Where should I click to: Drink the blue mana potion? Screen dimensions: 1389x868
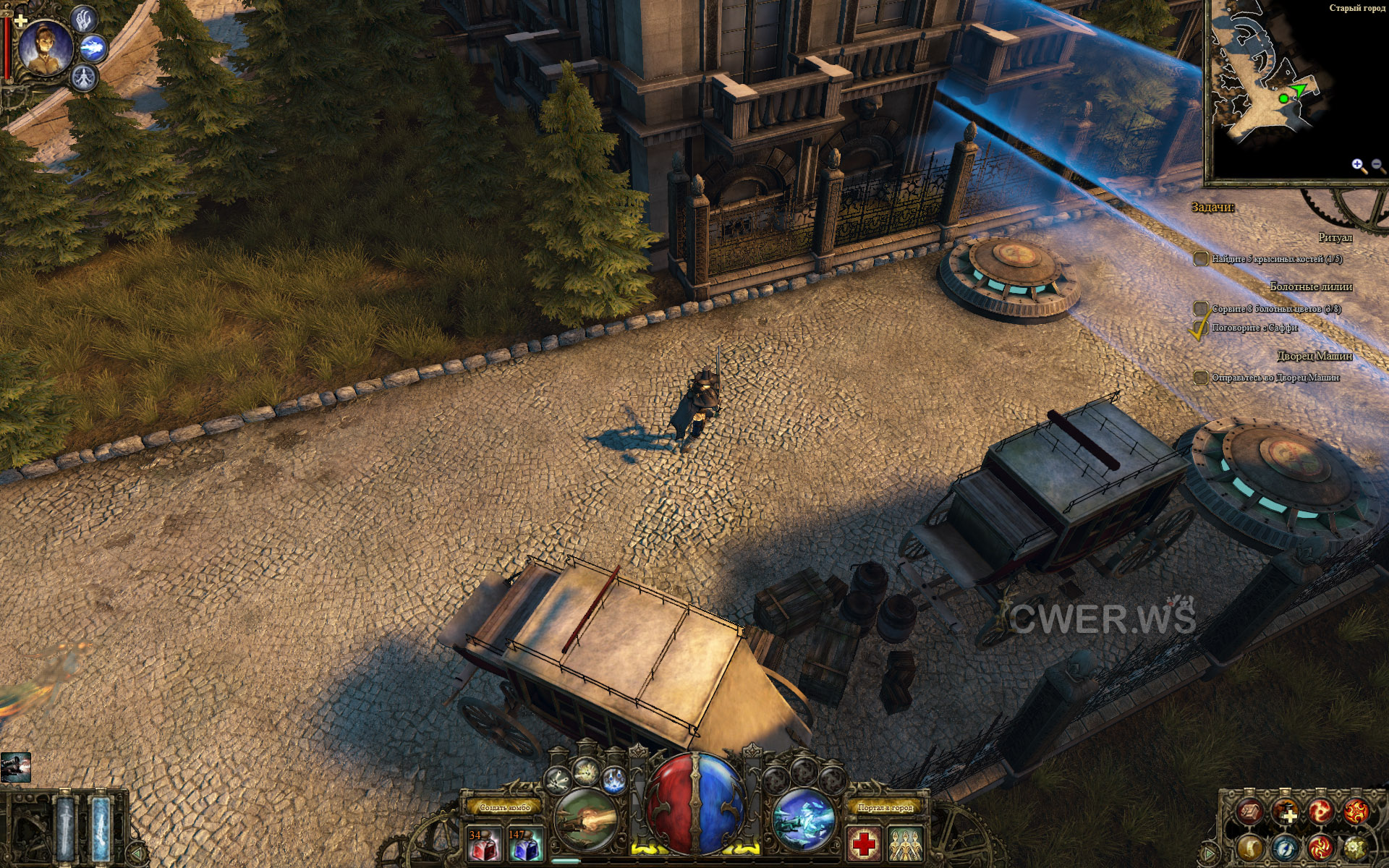525,844
